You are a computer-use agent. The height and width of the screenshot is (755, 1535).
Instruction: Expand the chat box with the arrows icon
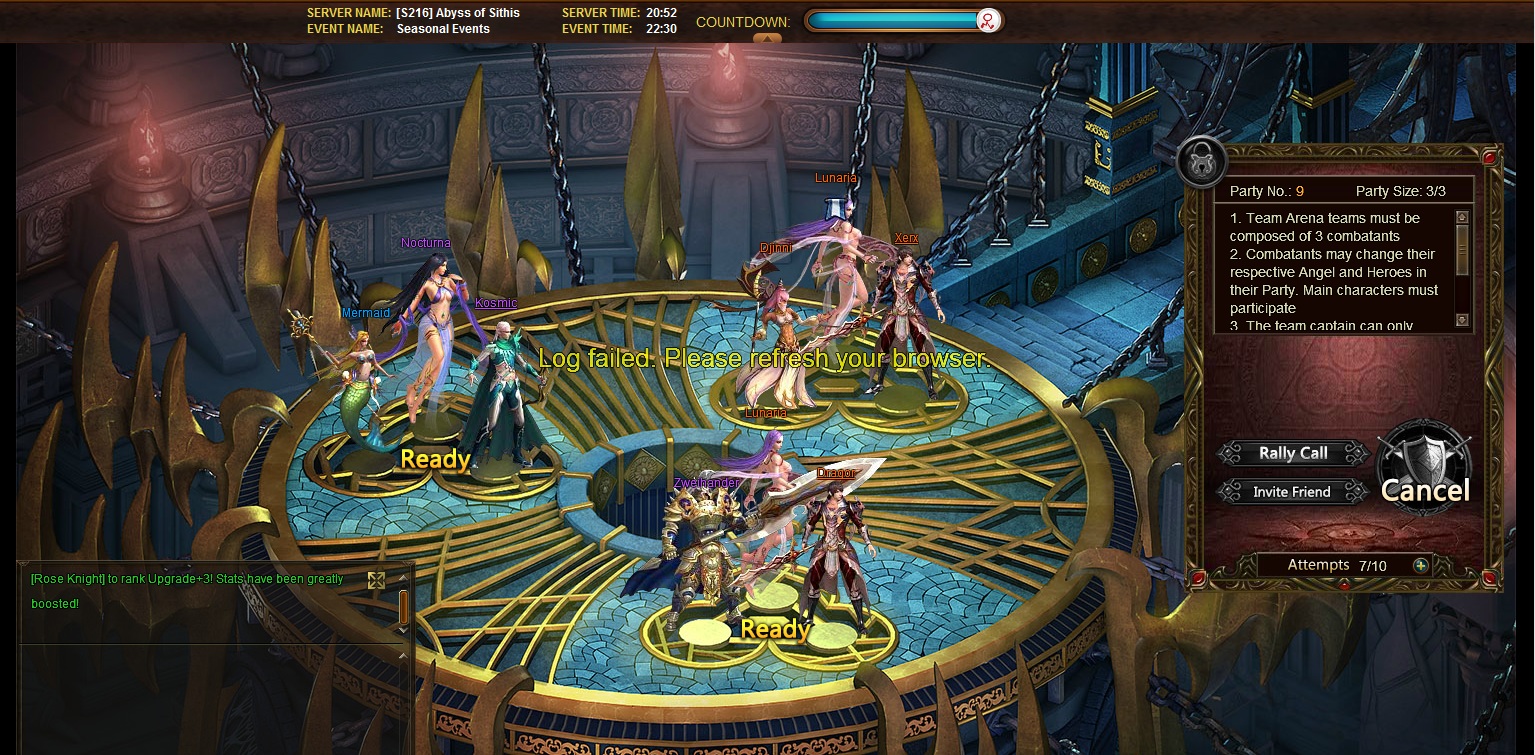click(x=376, y=580)
